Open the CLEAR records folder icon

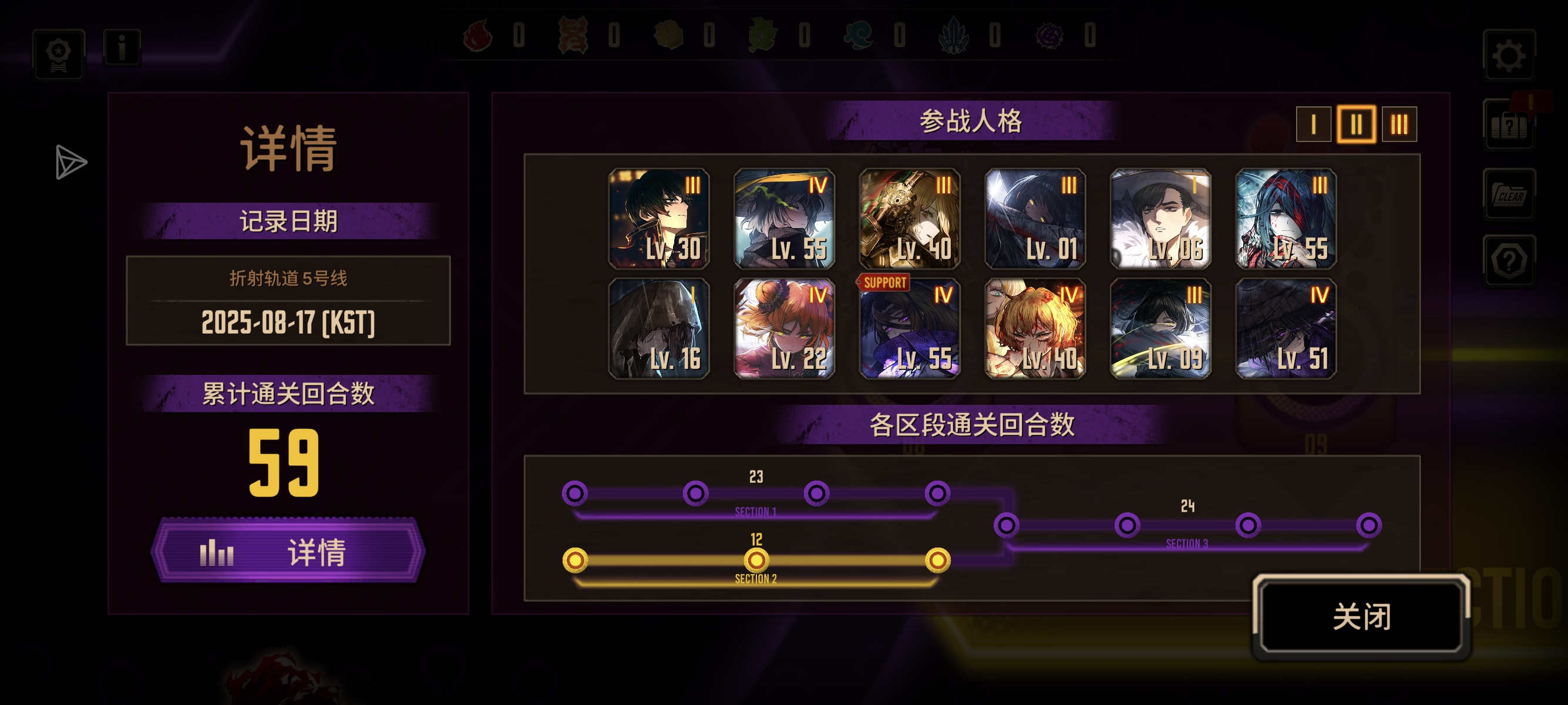(1510, 195)
